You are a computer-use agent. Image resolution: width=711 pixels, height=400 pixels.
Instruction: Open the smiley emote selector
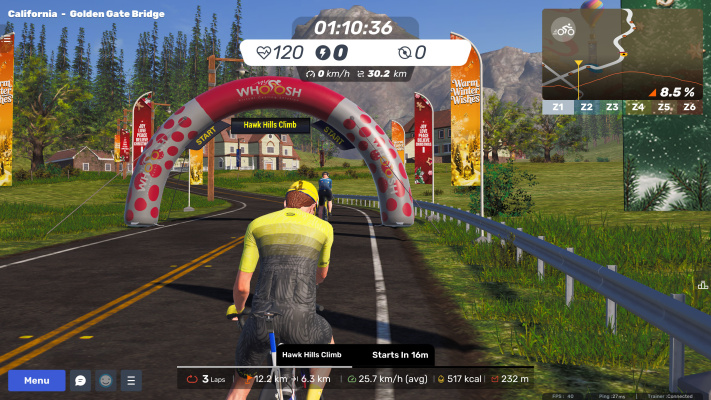(106, 380)
